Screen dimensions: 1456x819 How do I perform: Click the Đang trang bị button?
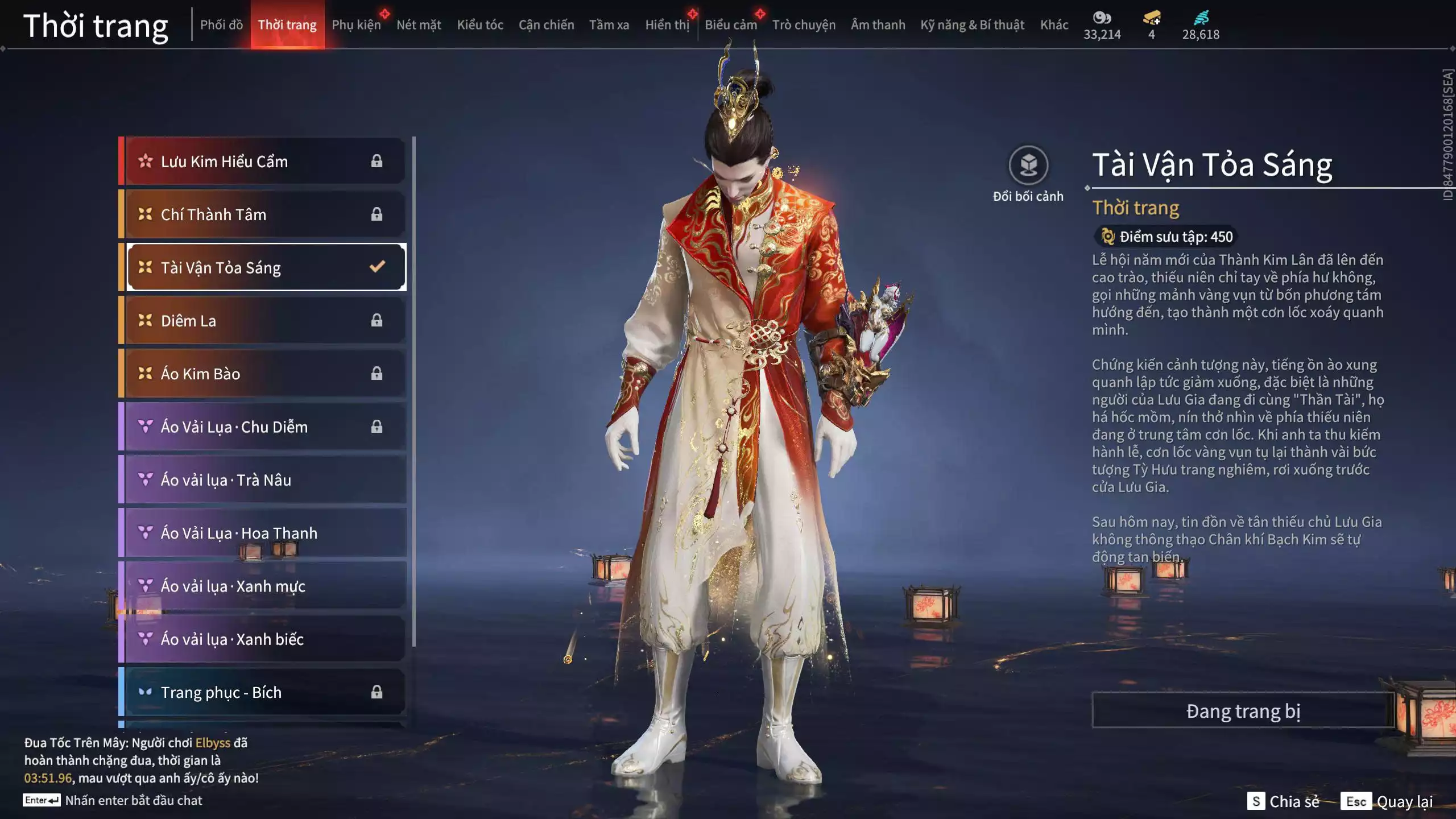click(x=1243, y=711)
